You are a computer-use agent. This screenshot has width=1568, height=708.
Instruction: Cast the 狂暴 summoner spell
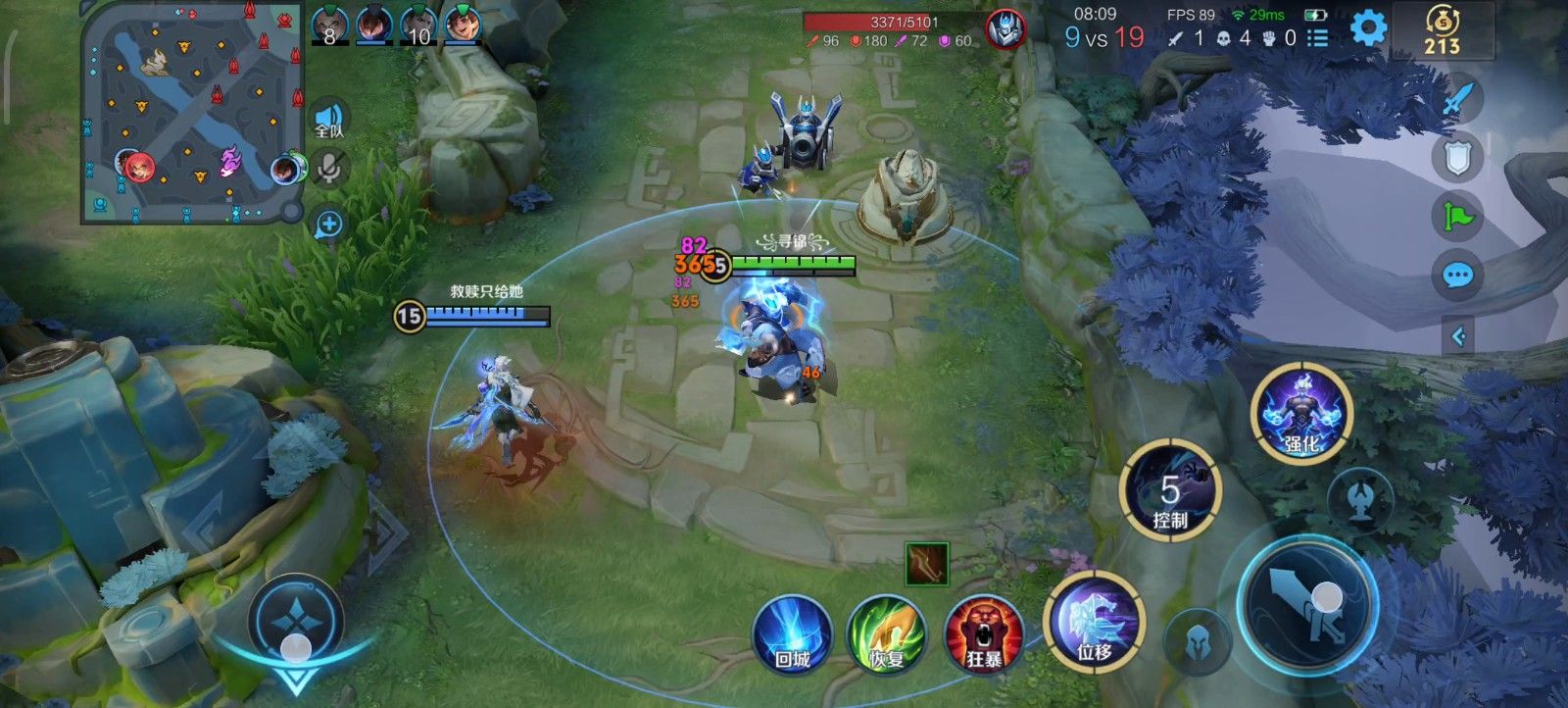pyautogui.click(x=983, y=634)
